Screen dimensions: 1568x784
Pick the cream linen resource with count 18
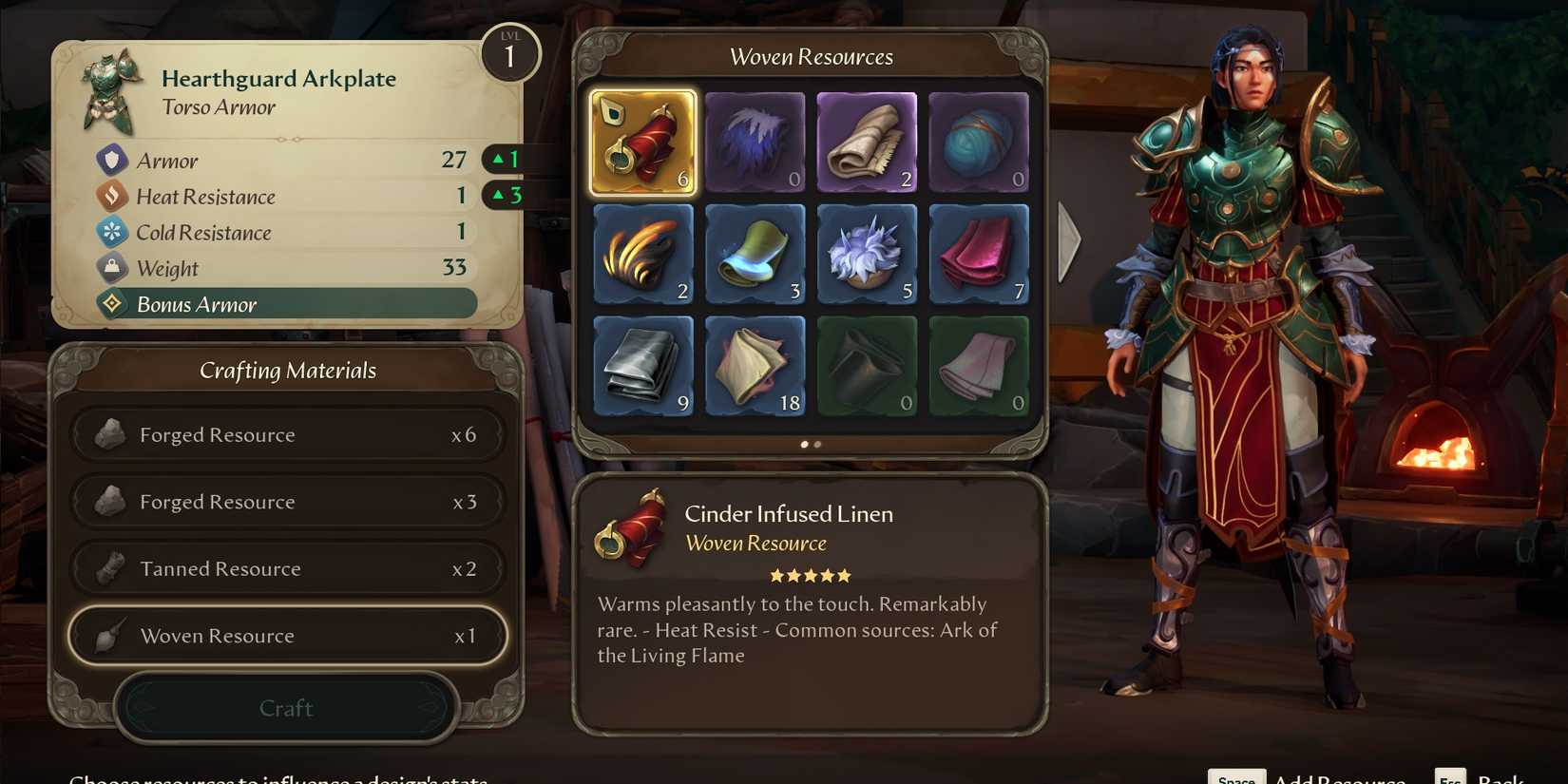(755, 365)
